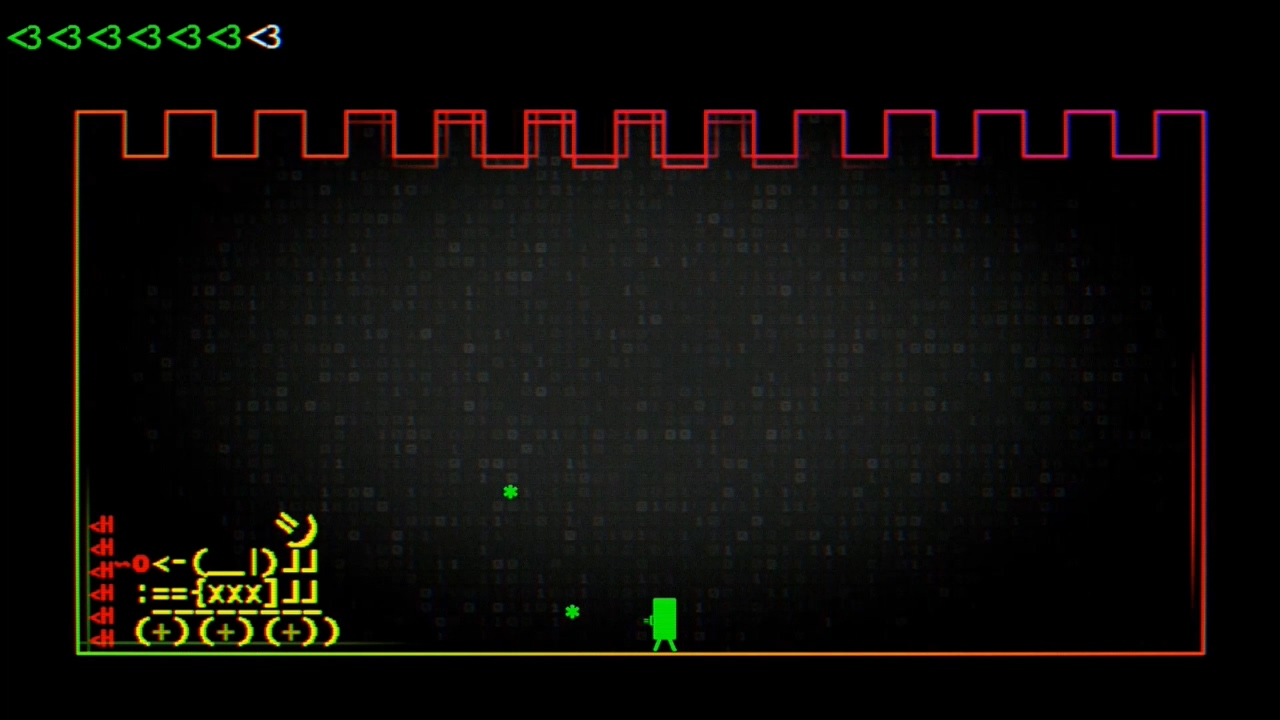Click the green asterisk in the middle of the arena
This screenshot has width=1280, height=720.
click(x=510, y=492)
